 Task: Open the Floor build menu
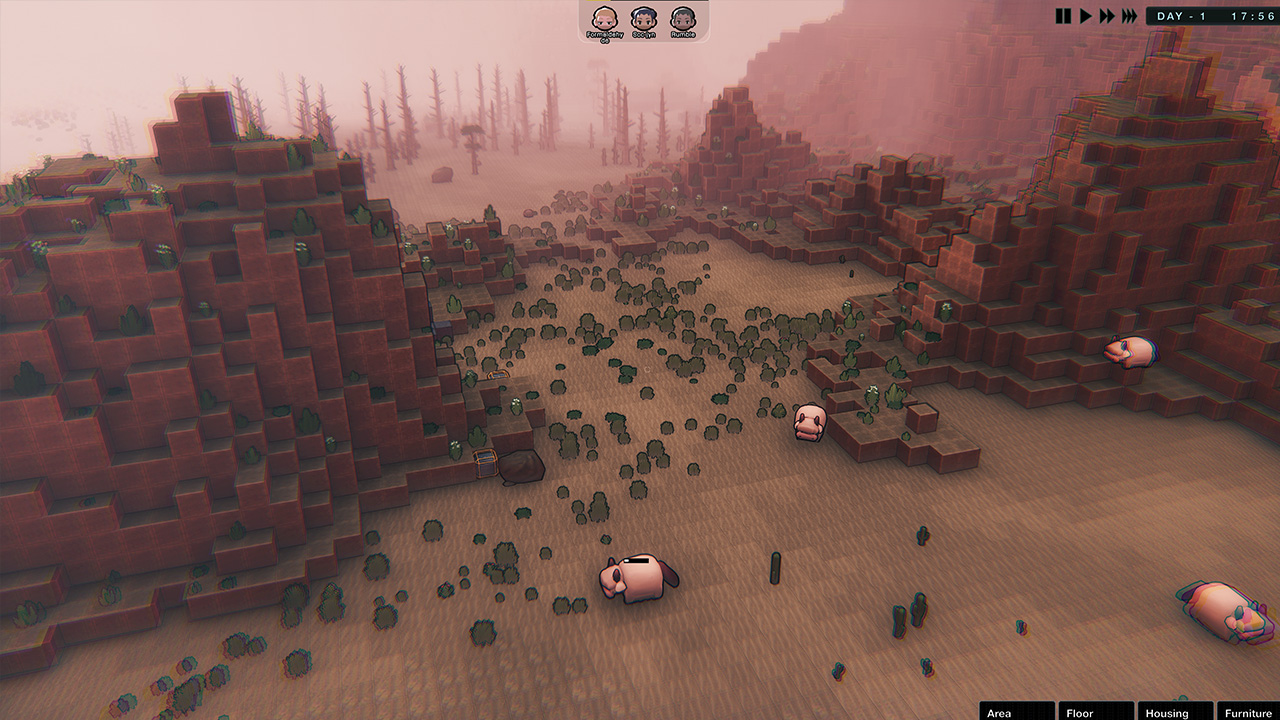click(1095, 712)
